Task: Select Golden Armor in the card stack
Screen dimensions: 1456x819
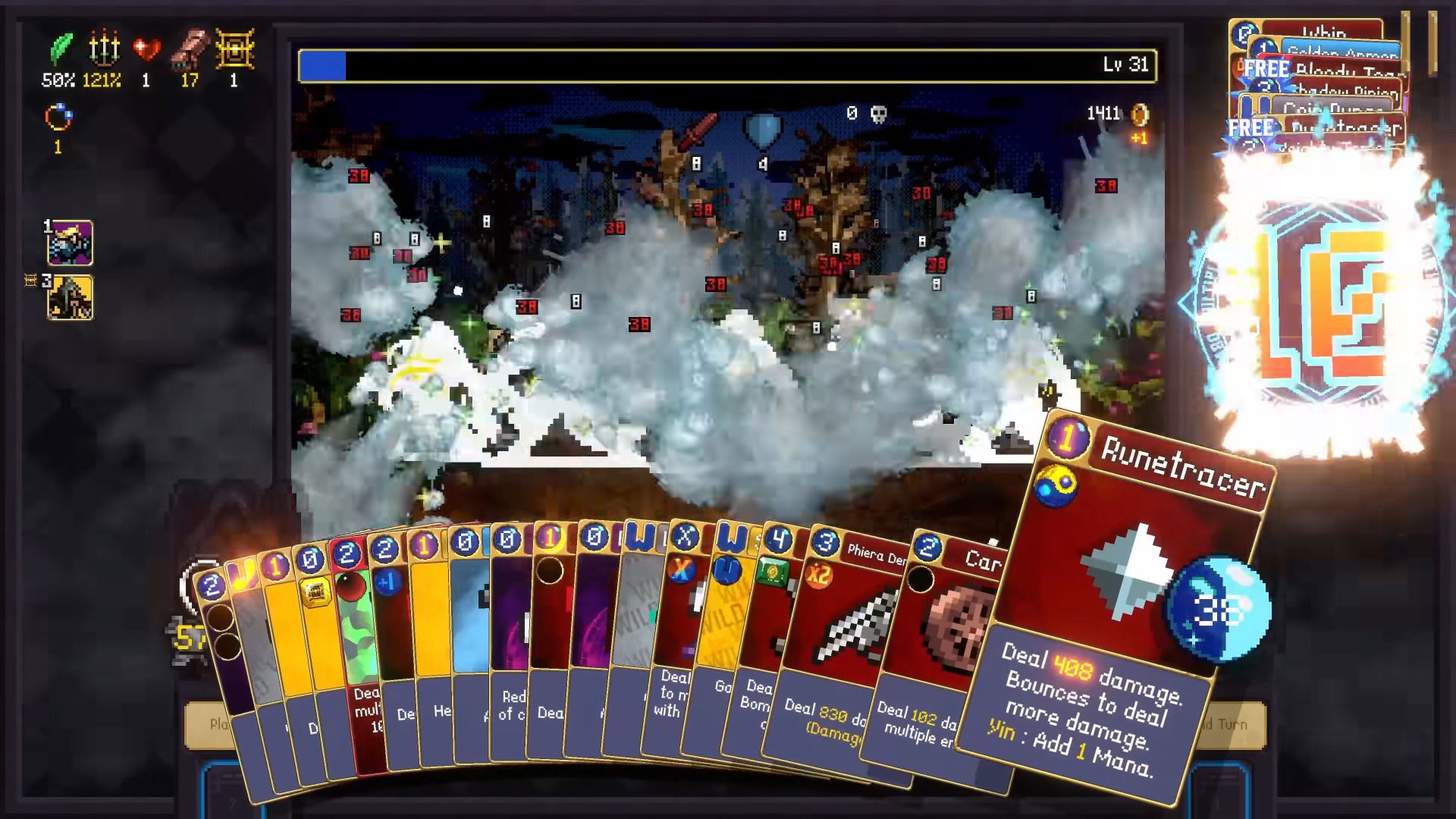Action: click(x=1342, y=50)
